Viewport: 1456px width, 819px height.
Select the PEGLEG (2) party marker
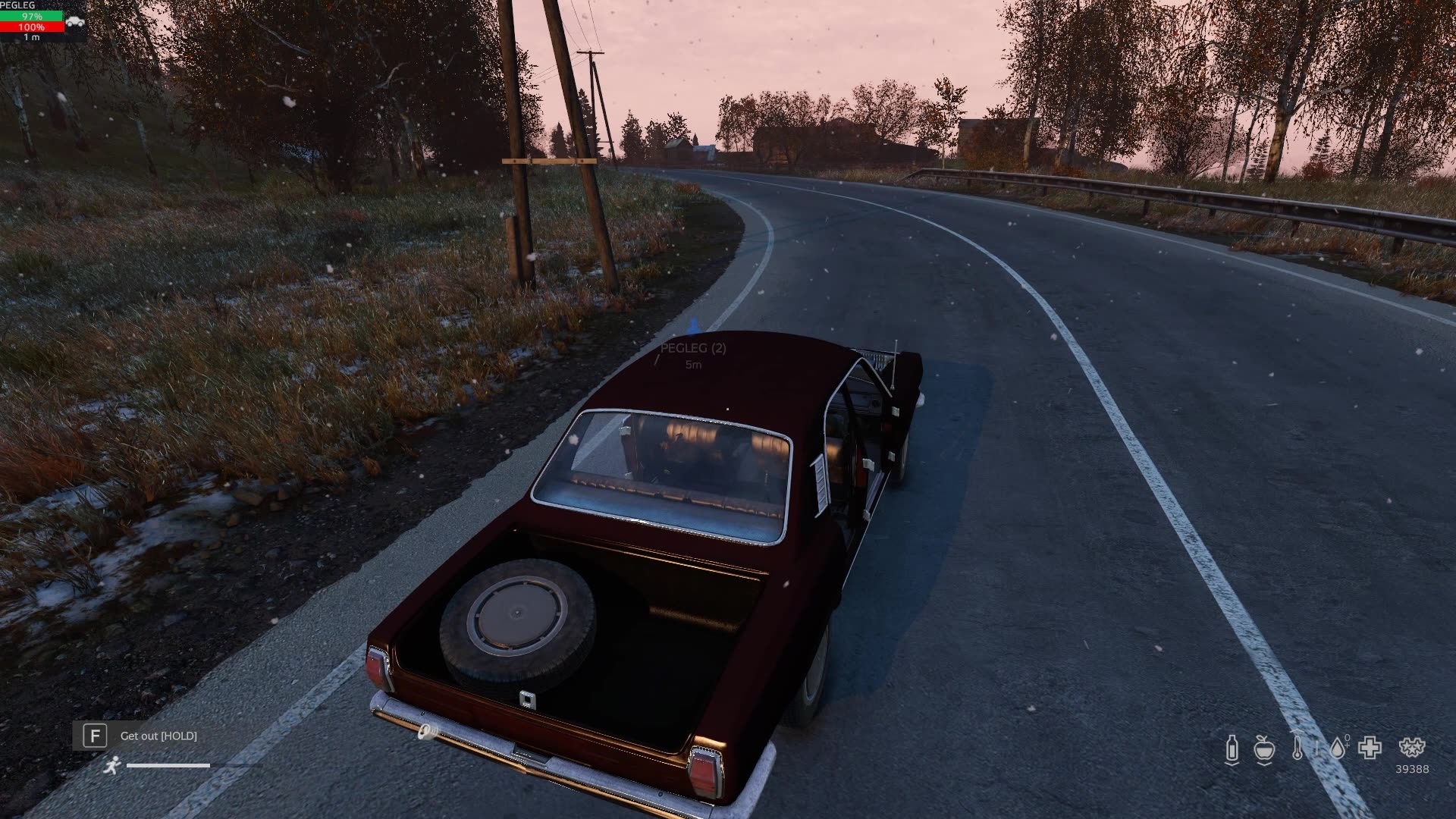tap(693, 348)
